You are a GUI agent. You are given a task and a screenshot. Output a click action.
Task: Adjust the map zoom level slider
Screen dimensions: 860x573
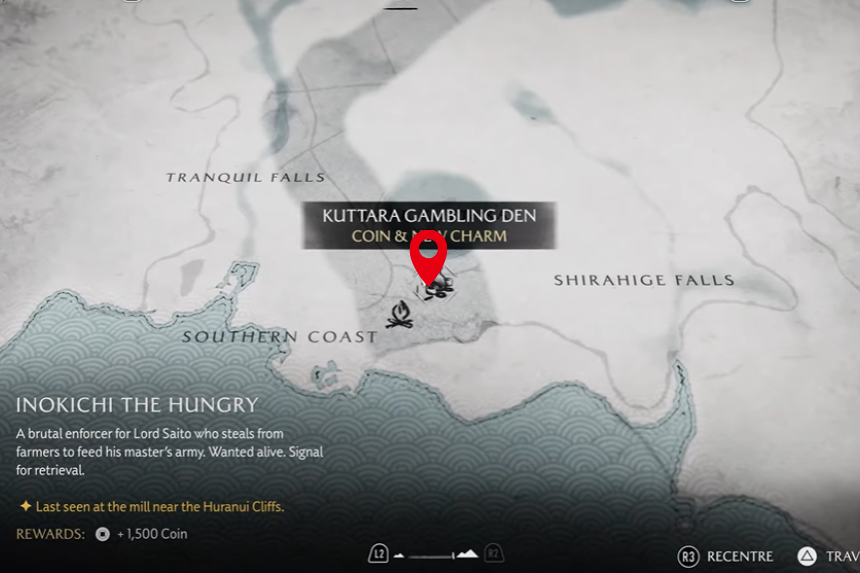click(437, 555)
